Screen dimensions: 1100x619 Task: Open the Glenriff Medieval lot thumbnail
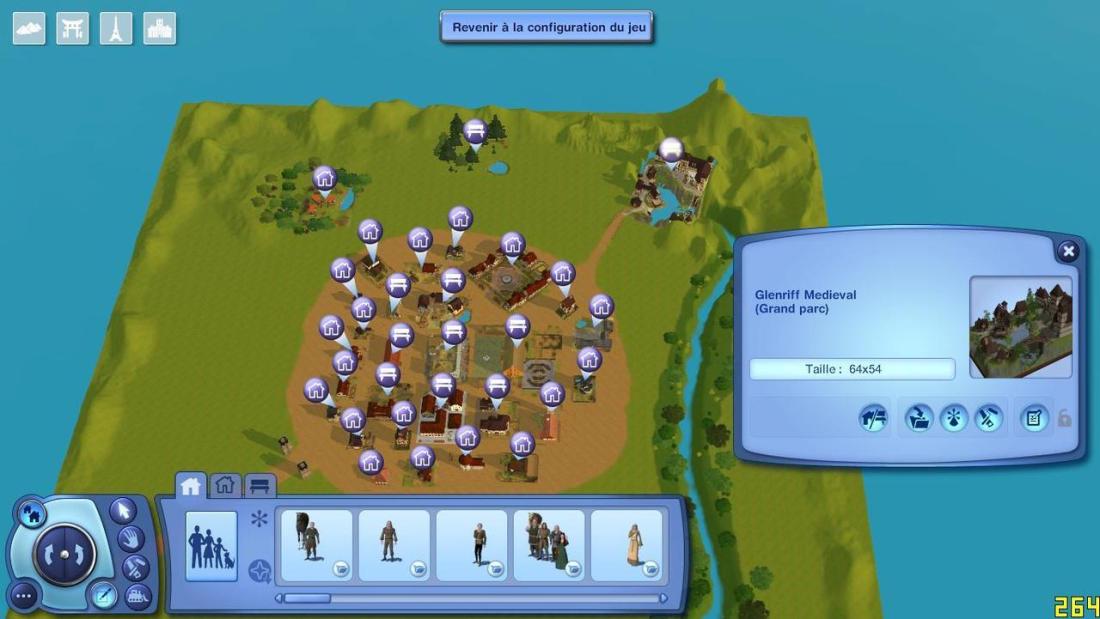coord(1020,327)
